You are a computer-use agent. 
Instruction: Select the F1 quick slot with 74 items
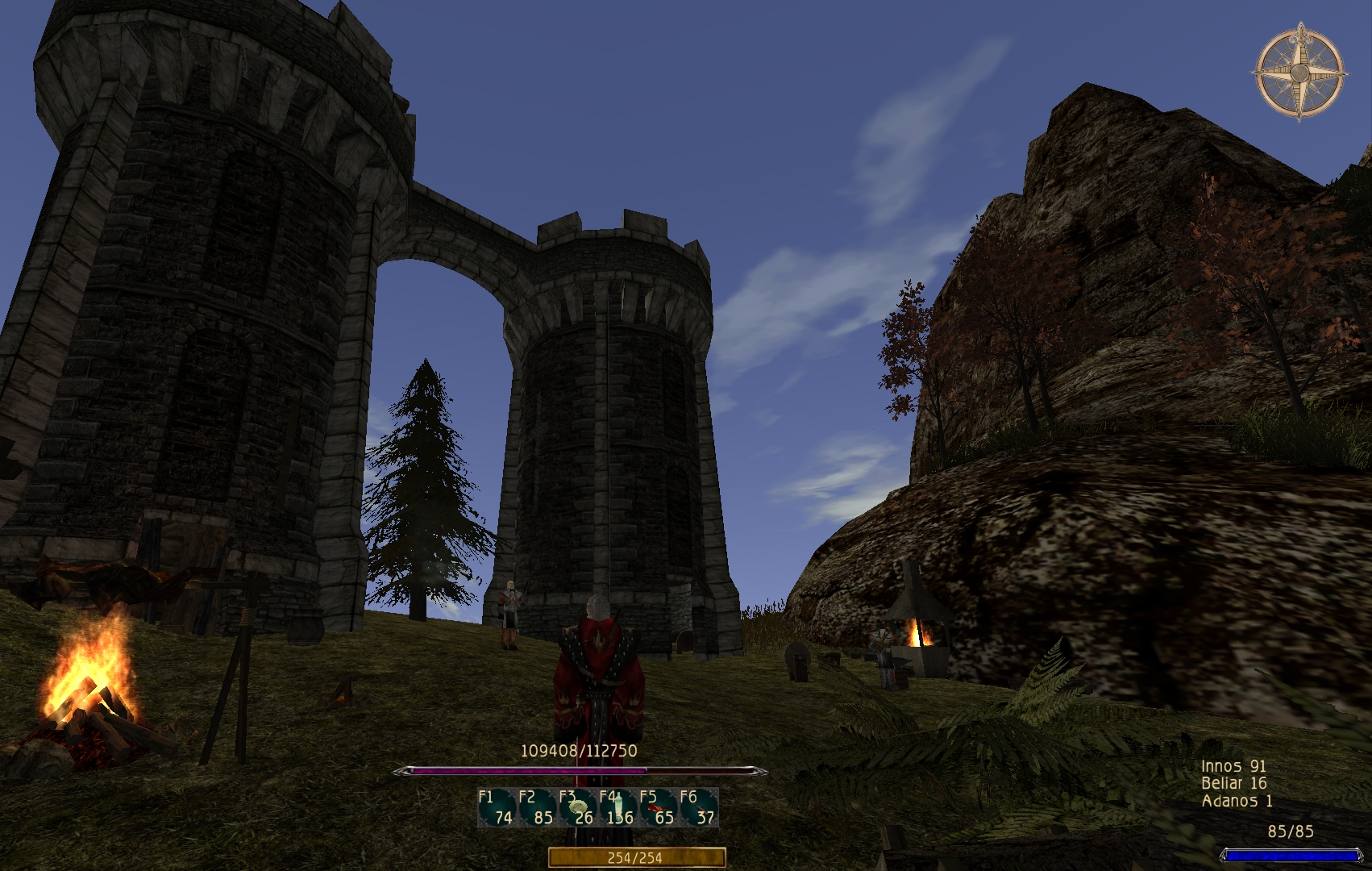[497, 807]
